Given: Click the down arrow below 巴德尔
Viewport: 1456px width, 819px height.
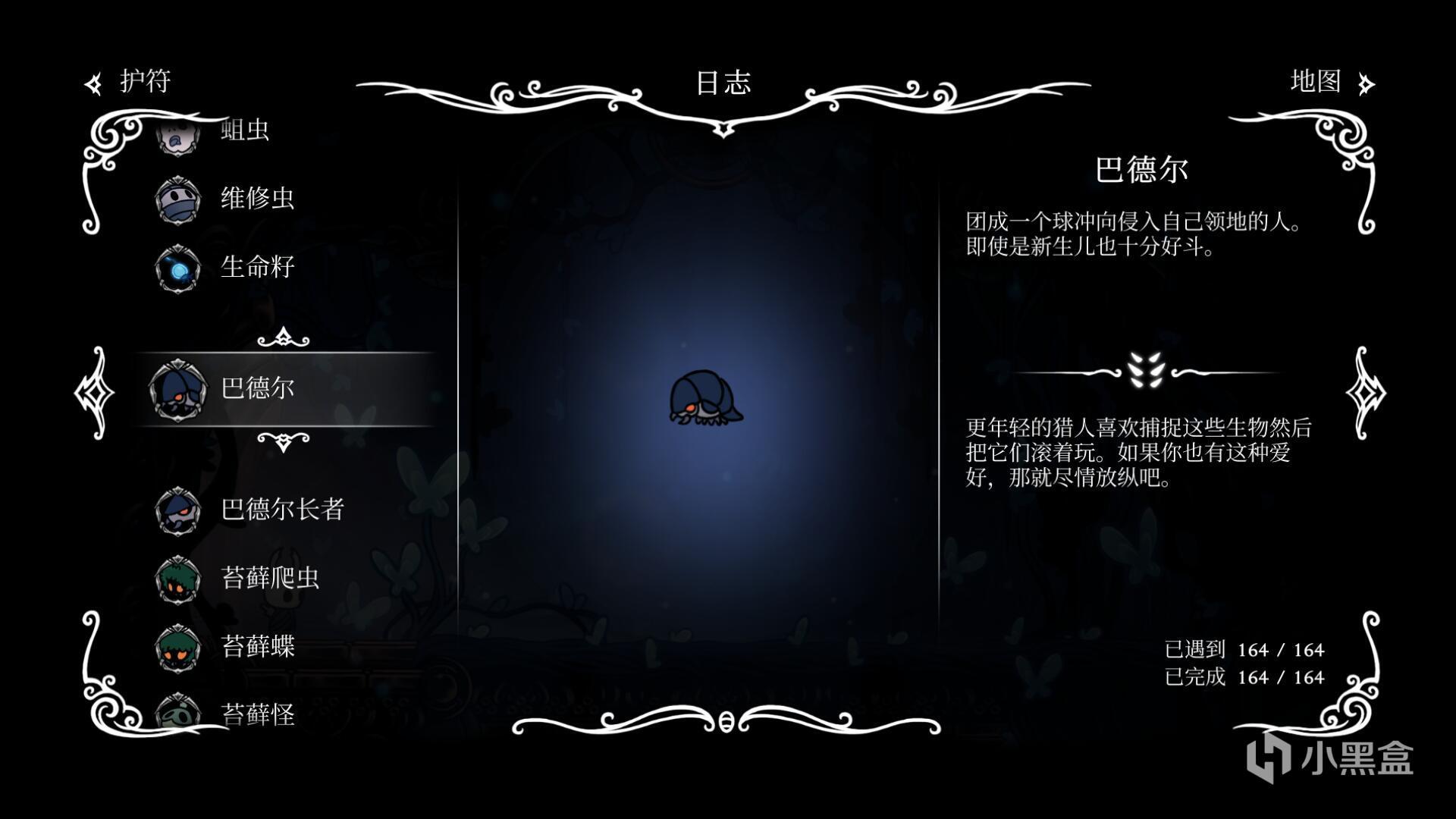Looking at the screenshot, I should (283, 441).
